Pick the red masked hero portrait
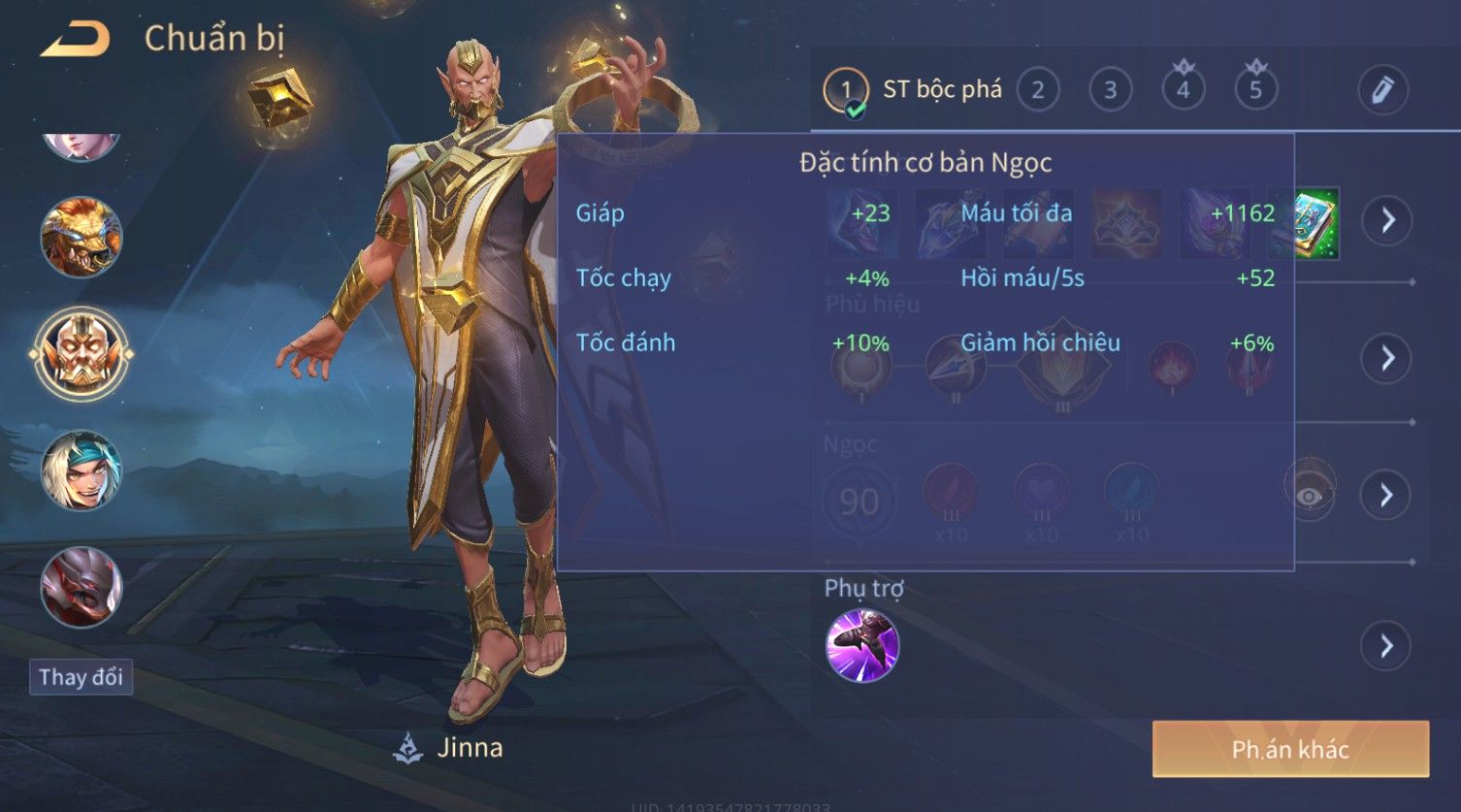Image resolution: width=1461 pixels, height=812 pixels. pos(81,586)
